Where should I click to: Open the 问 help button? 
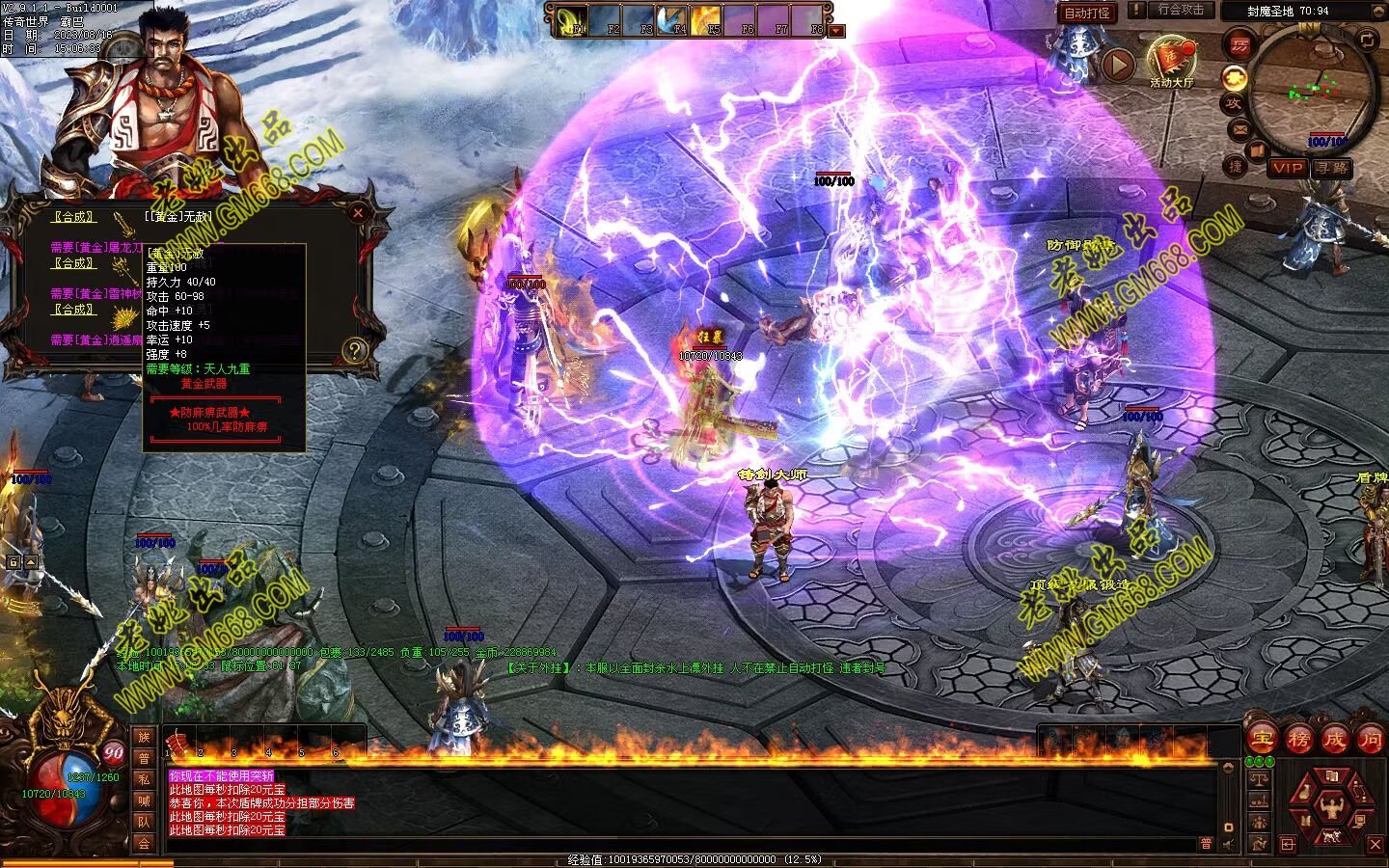point(1370,739)
